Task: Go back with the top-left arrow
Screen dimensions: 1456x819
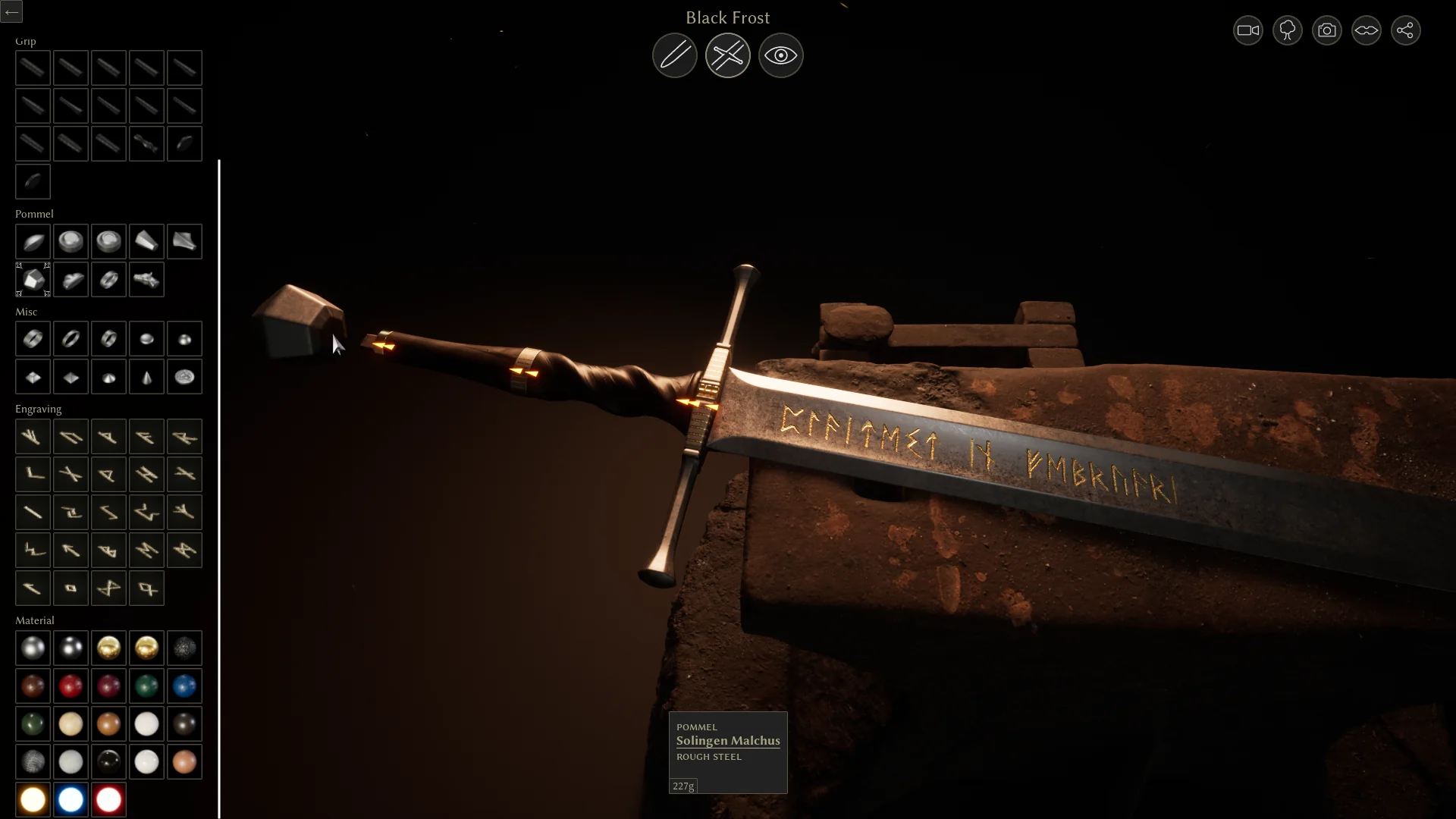Action: tap(11, 11)
